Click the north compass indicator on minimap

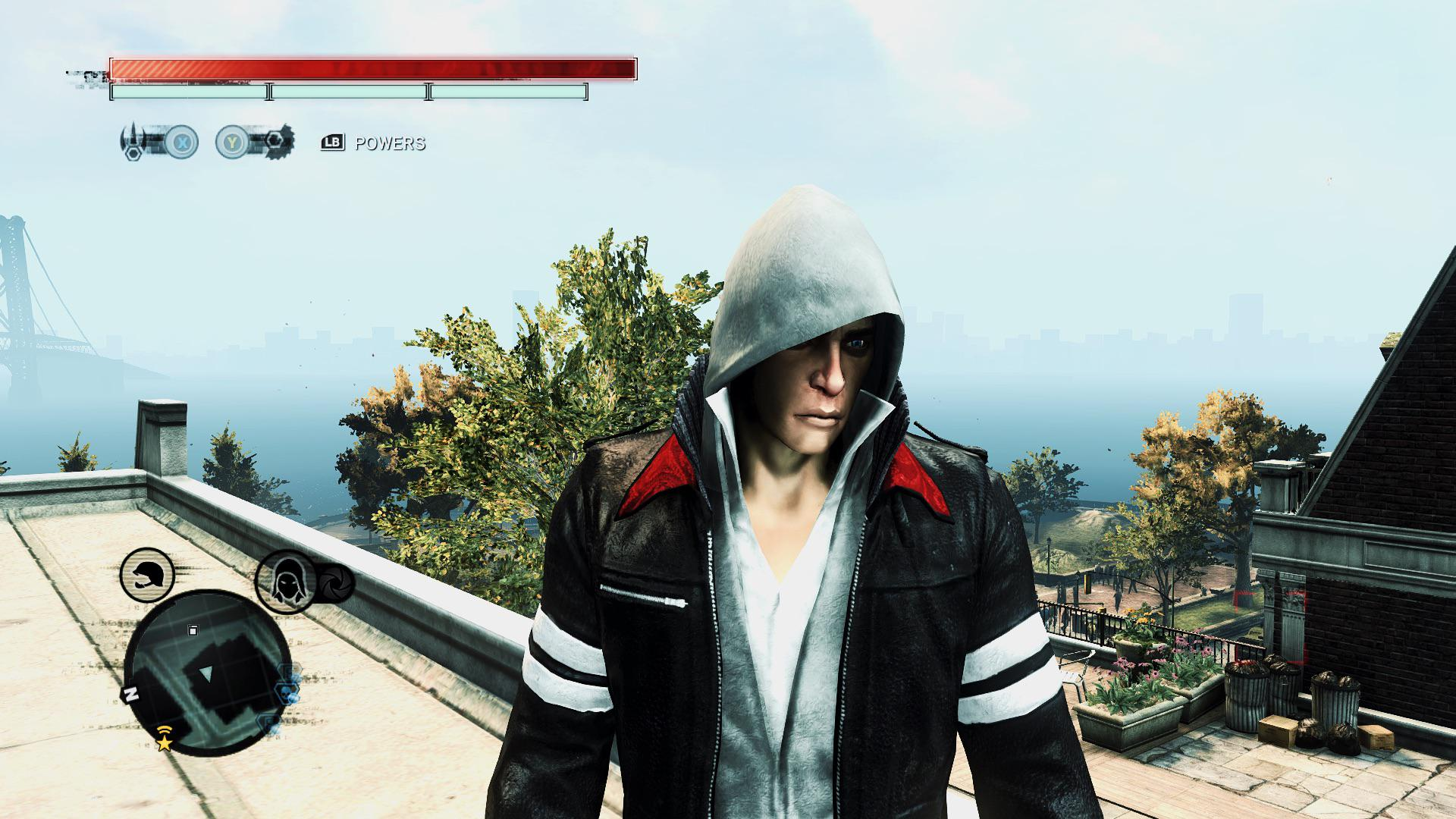click(x=130, y=694)
